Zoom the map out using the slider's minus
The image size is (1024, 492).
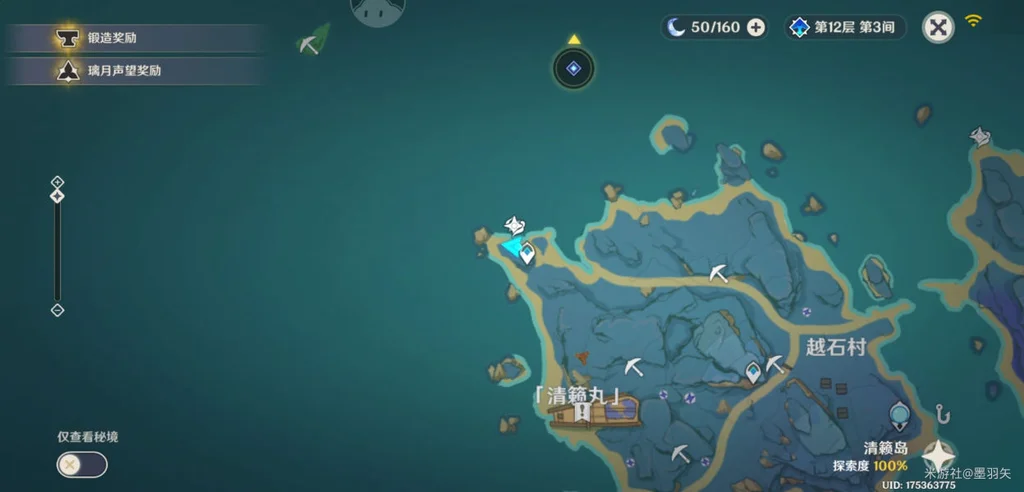click(x=57, y=310)
